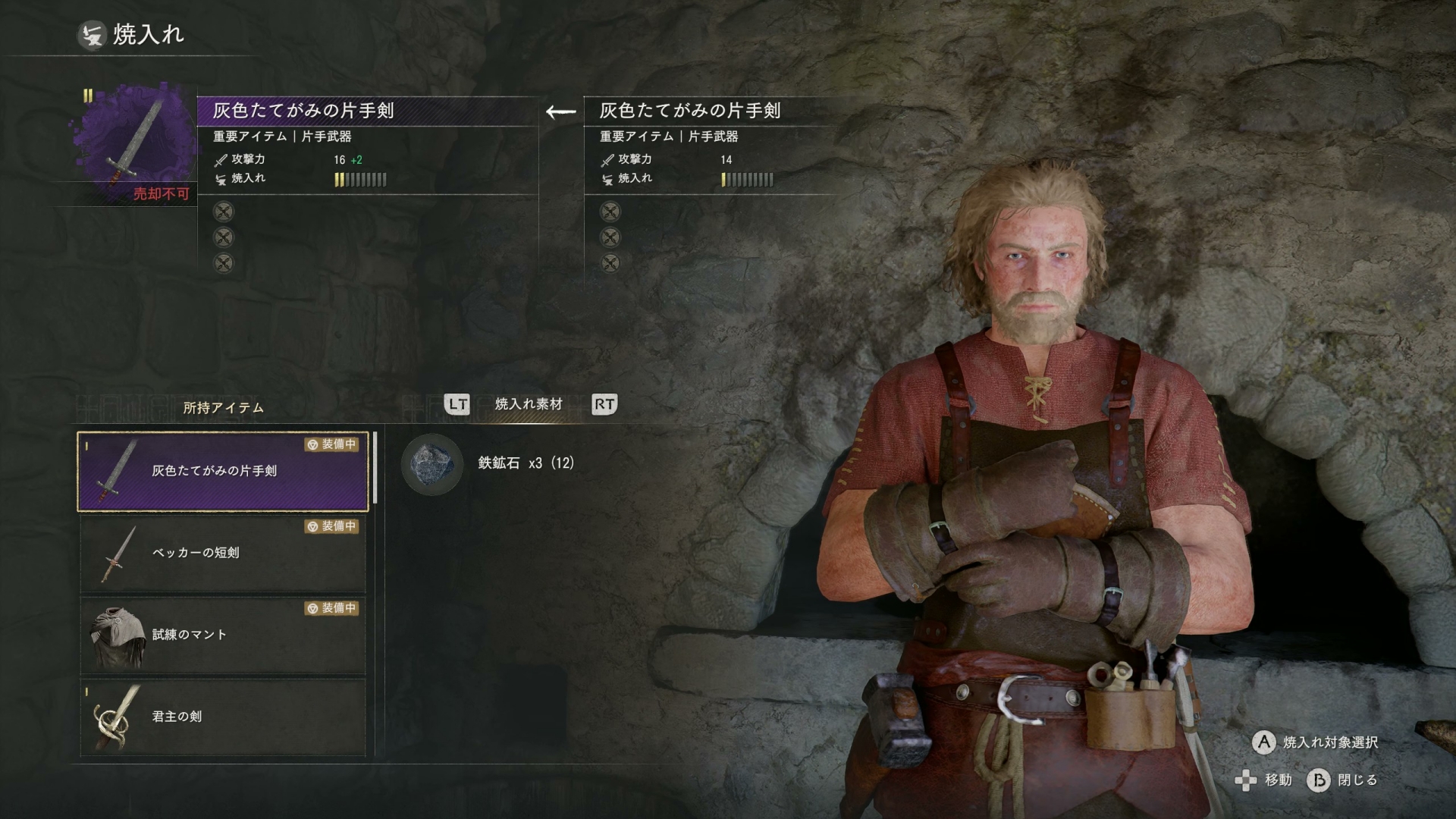Switch to the 所持アイテム tab

point(223,408)
